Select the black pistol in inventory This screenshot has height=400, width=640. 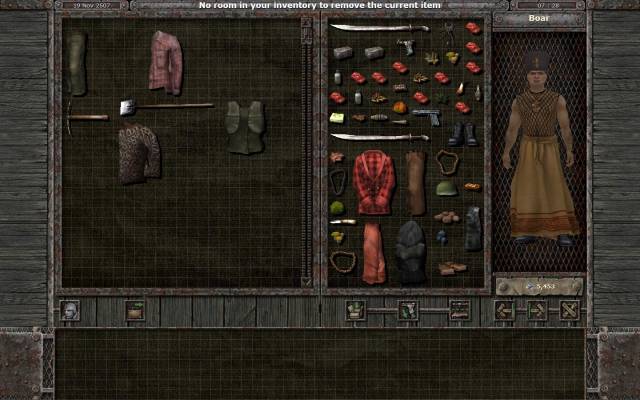(426, 116)
